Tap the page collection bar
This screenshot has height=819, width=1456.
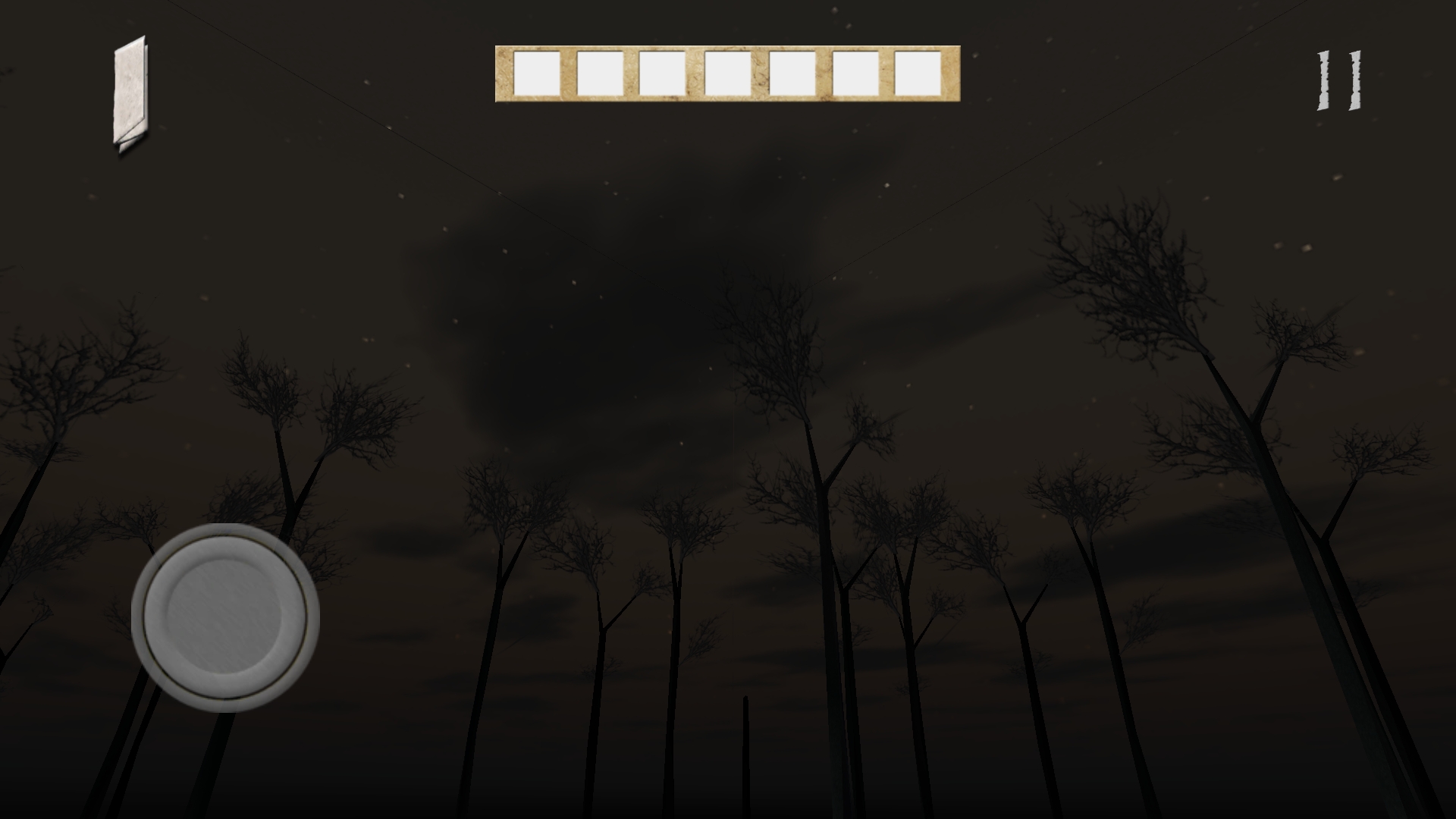(x=730, y=72)
